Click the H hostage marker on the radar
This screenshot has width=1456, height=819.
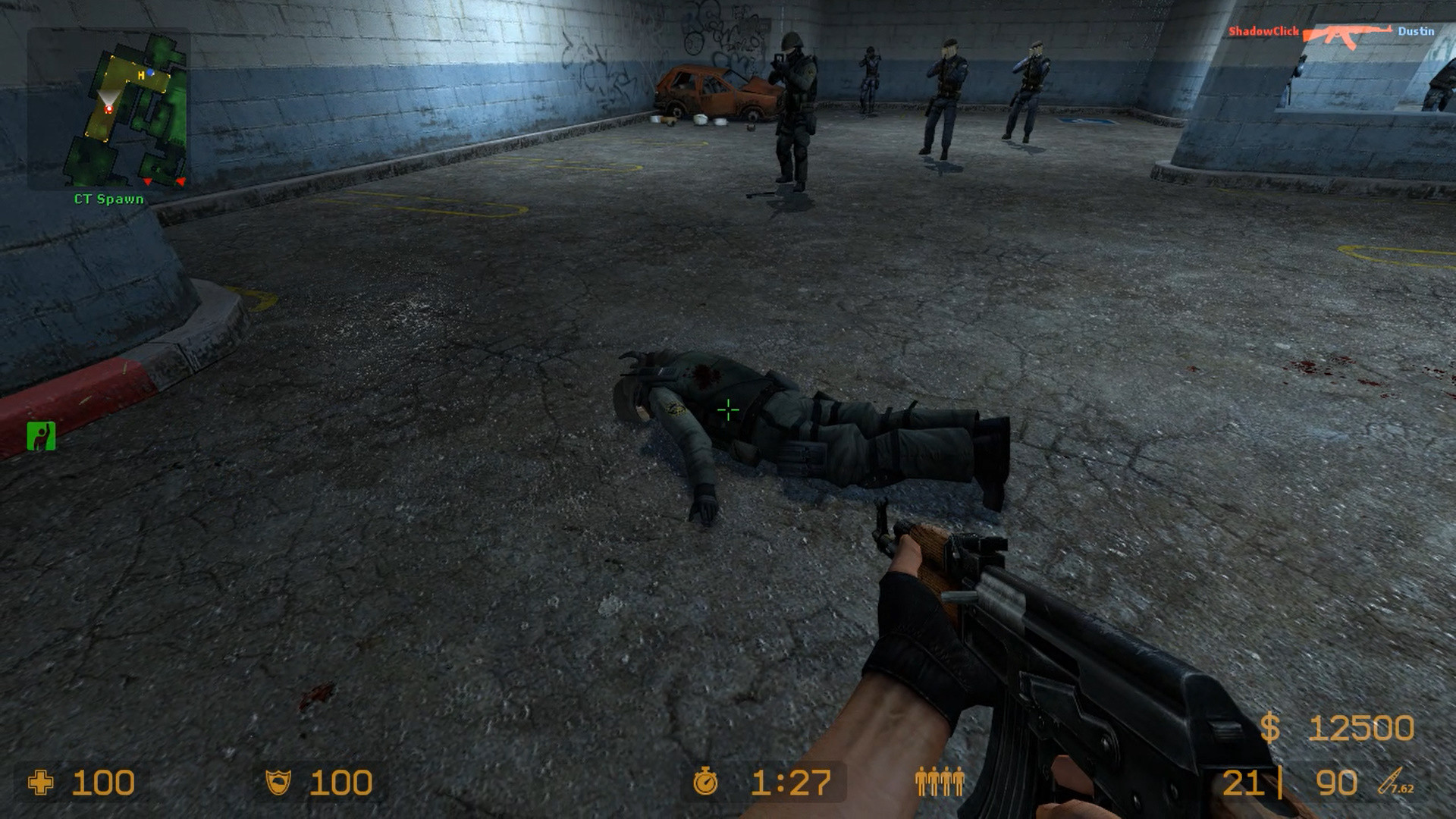point(141,76)
